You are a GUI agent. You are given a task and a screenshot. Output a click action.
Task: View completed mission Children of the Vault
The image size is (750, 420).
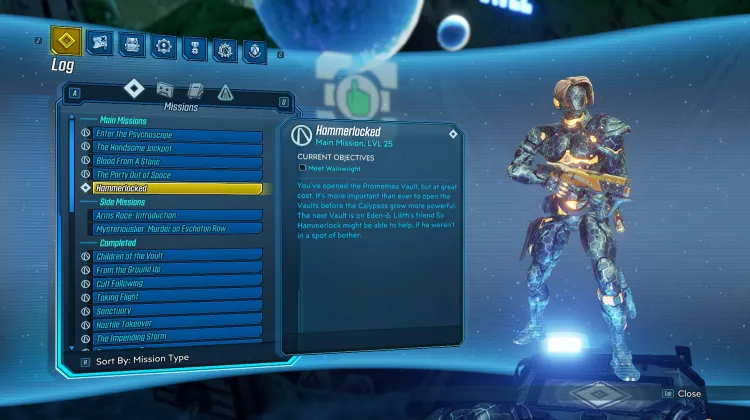pyautogui.click(x=177, y=256)
